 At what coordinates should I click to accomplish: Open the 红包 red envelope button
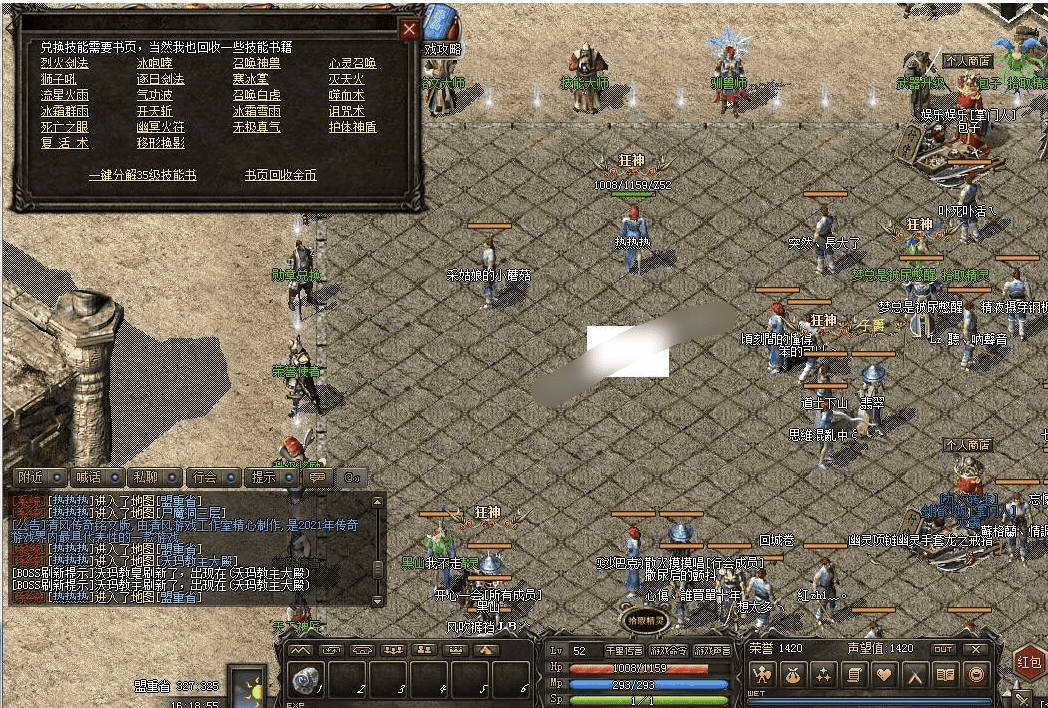1029,661
